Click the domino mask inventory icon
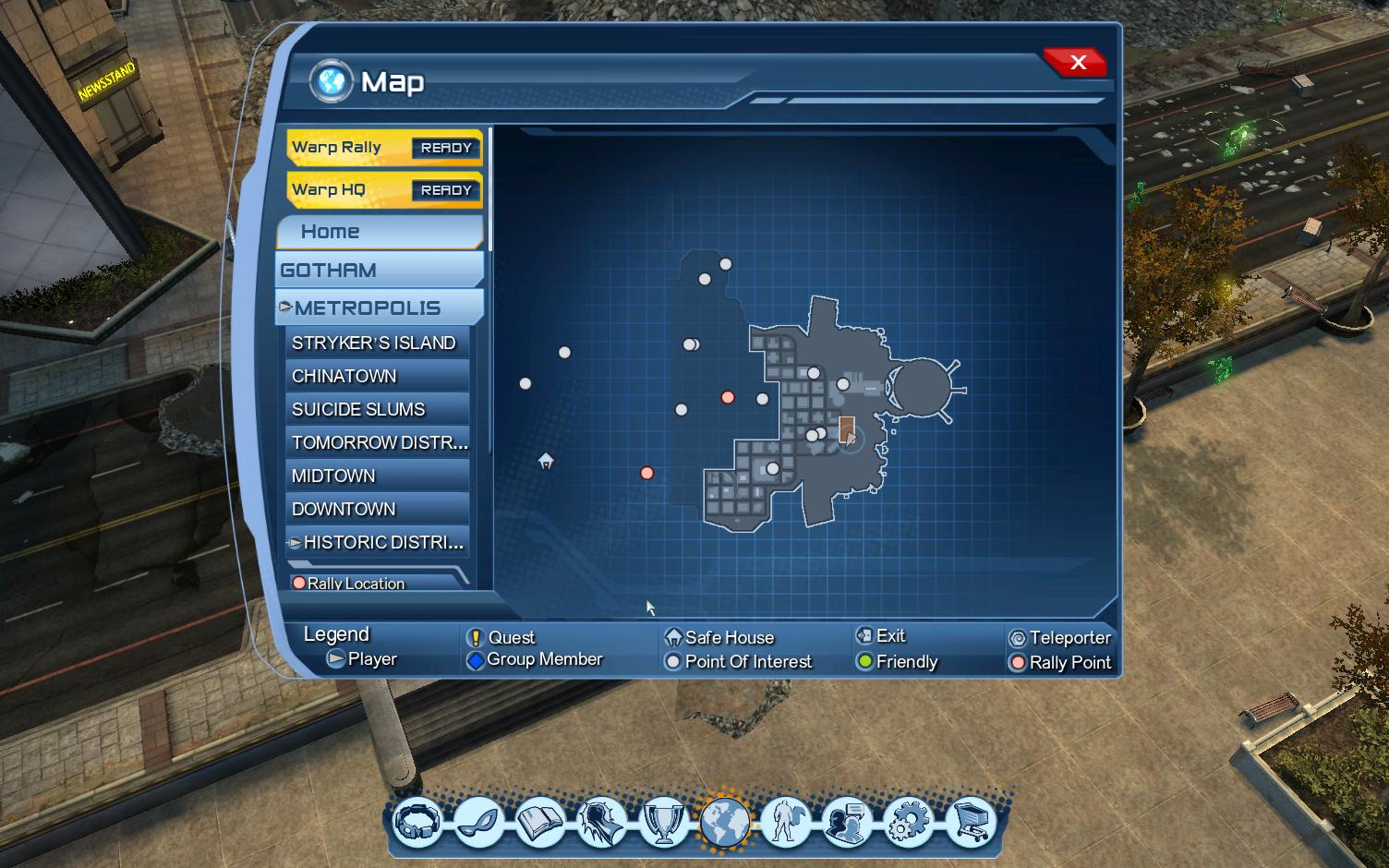Viewport: 1389px width, 868px height. pyautogui.click(x=479, y=825)
